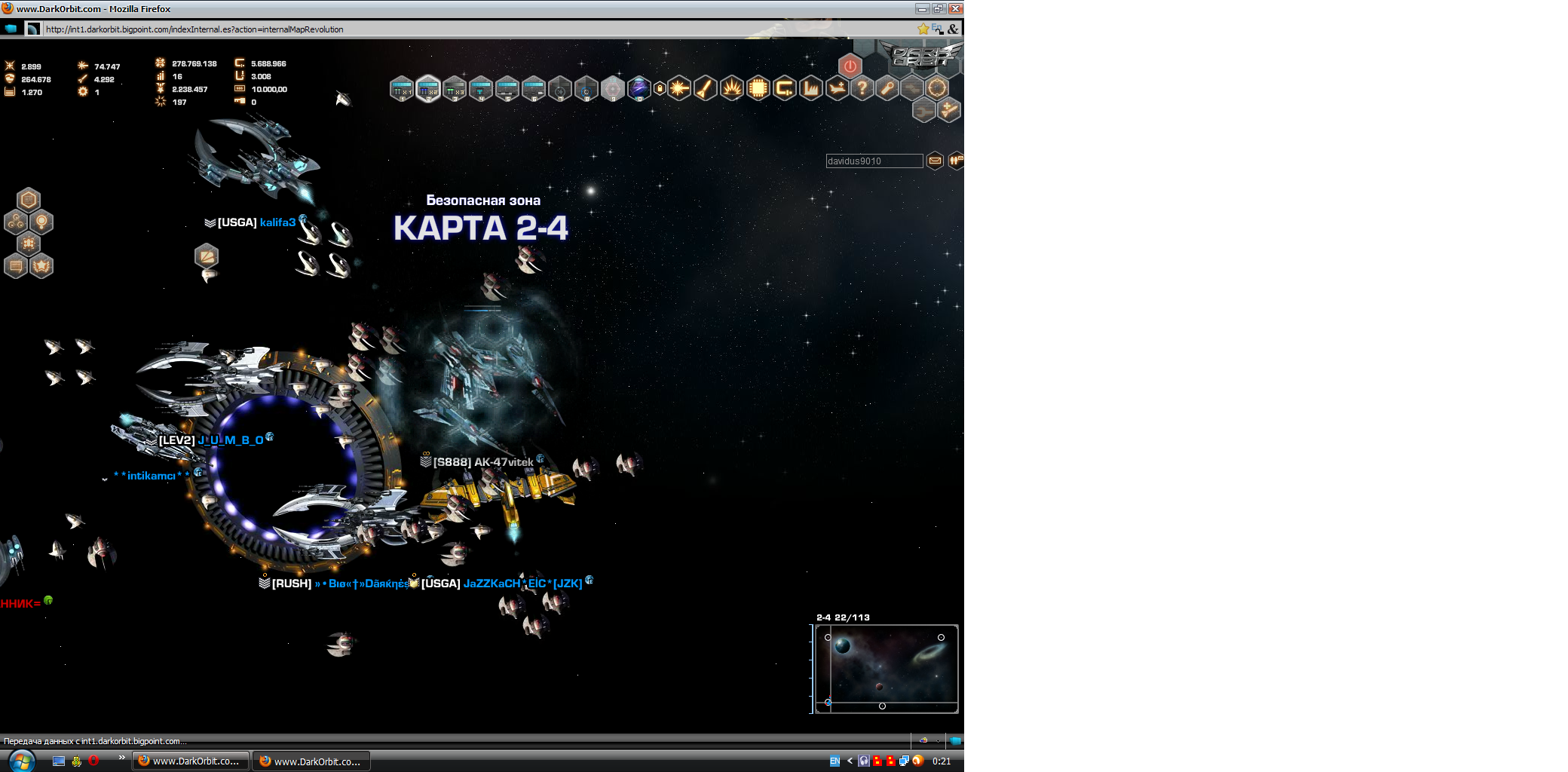Open the explosion category icon
1568x772 pixels.
(731, 88)
